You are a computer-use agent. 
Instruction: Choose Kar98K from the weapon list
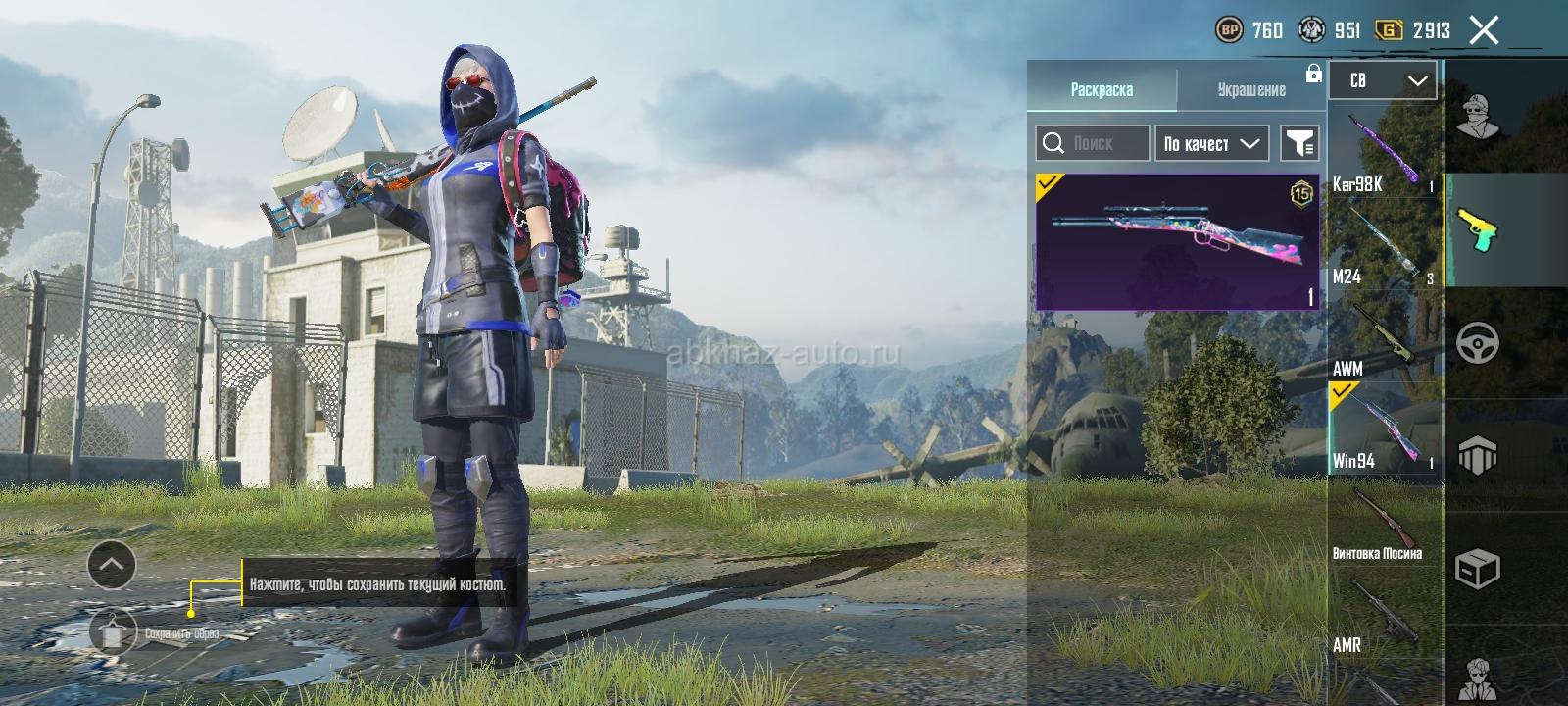click(1385, 153)
